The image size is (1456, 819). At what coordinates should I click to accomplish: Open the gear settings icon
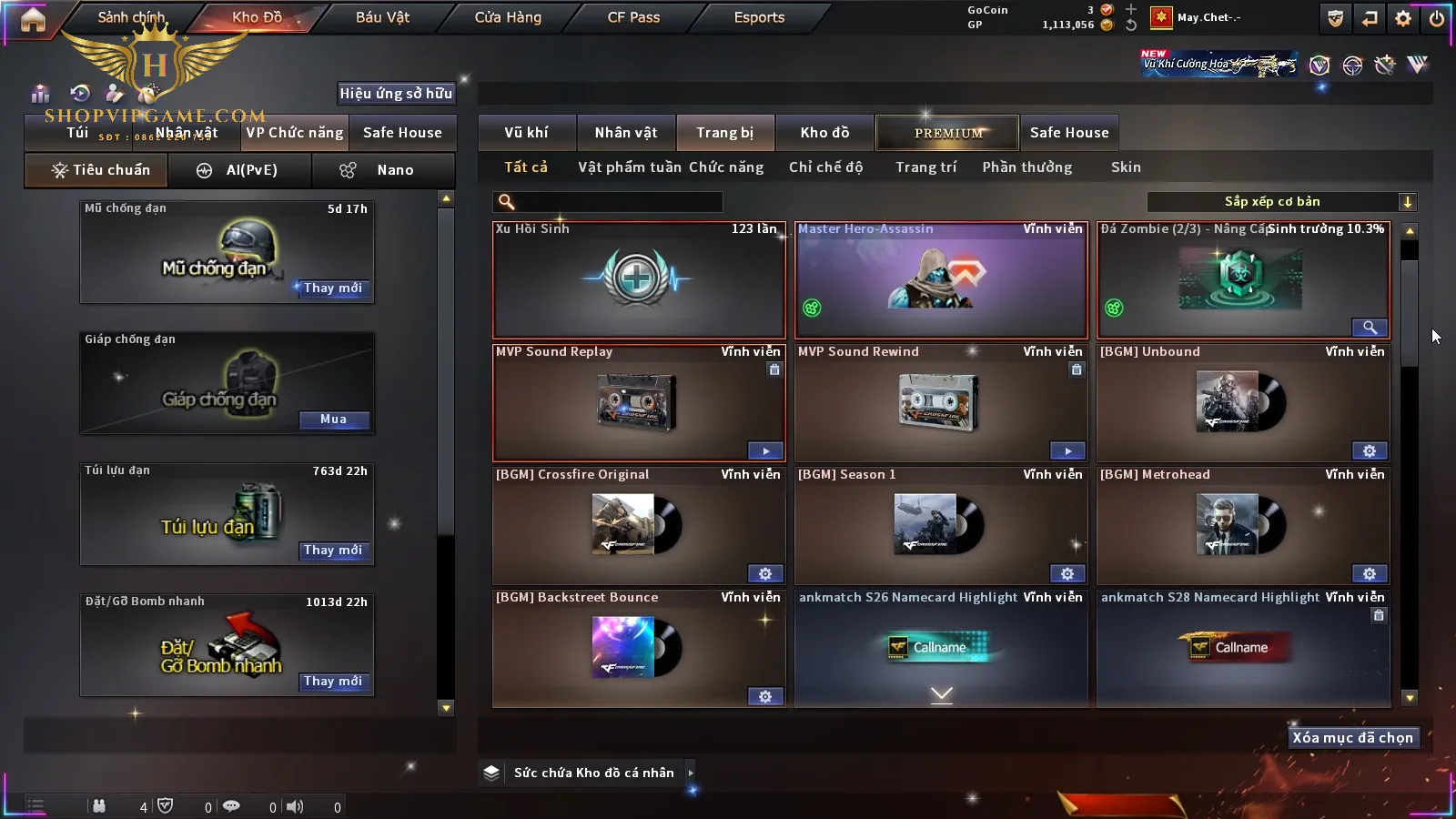(x=1403, y=18)
